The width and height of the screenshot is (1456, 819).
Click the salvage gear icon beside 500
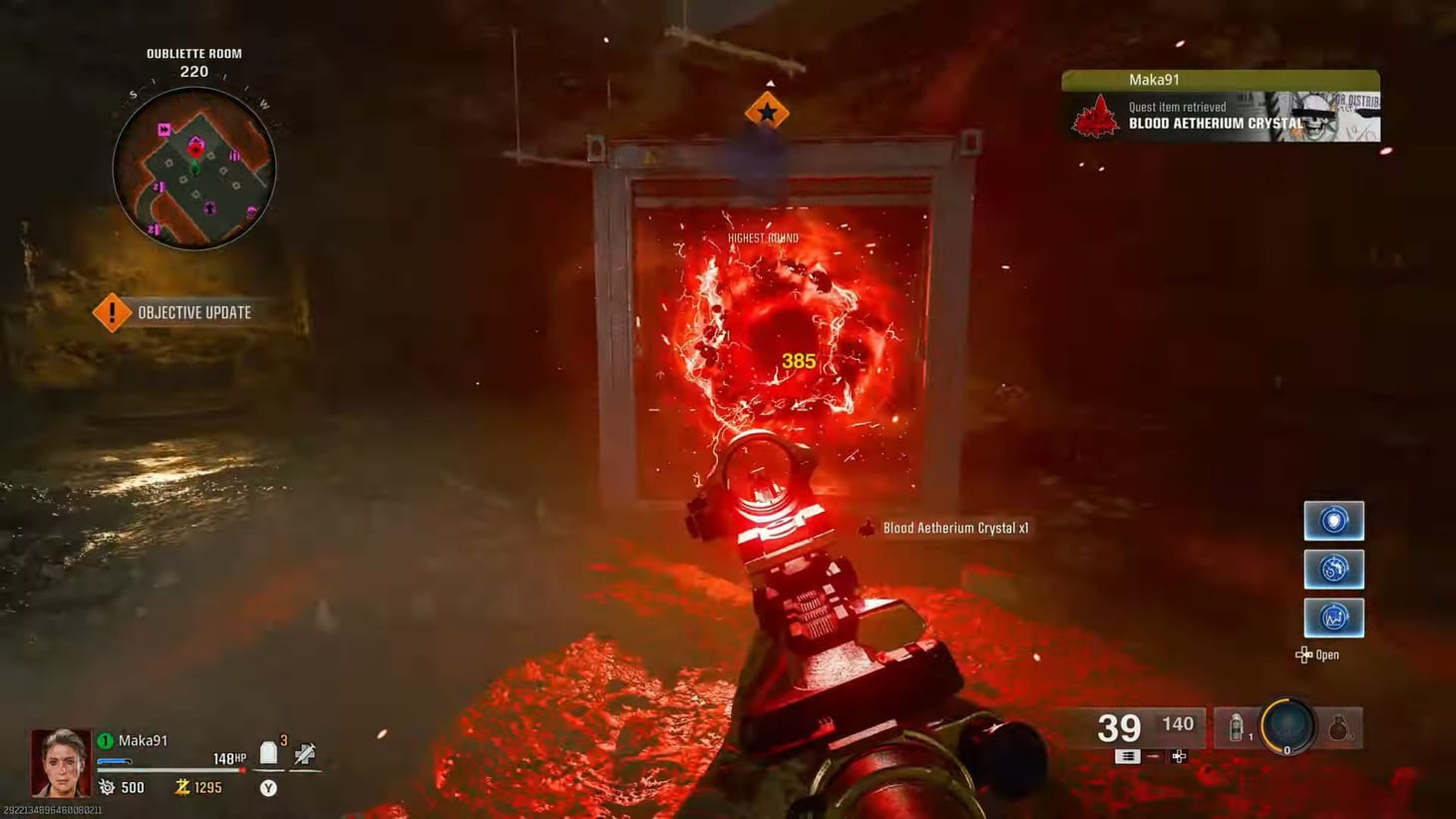[105, 787]
